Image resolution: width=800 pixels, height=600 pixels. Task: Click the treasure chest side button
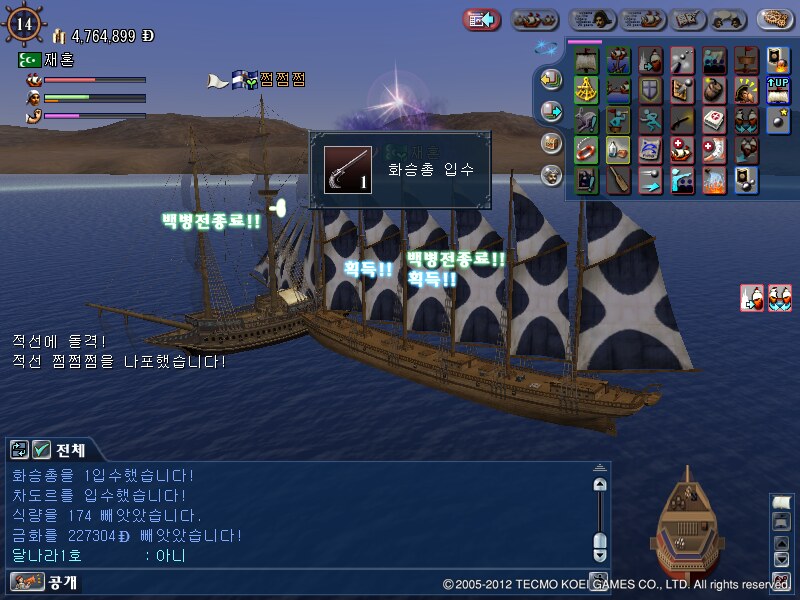(551, 143)
